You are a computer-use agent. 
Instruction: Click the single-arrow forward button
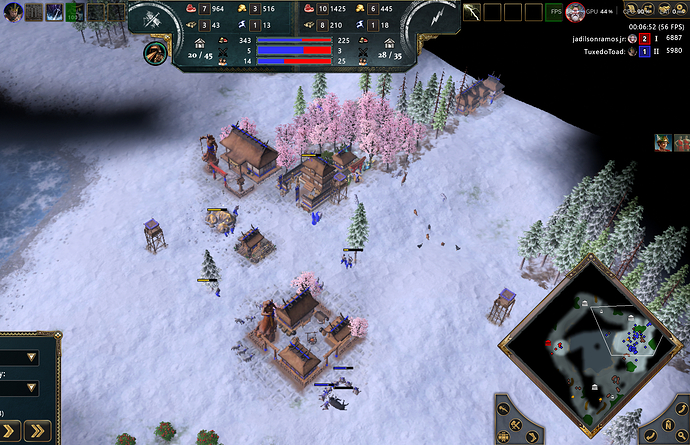pos(11,430)
